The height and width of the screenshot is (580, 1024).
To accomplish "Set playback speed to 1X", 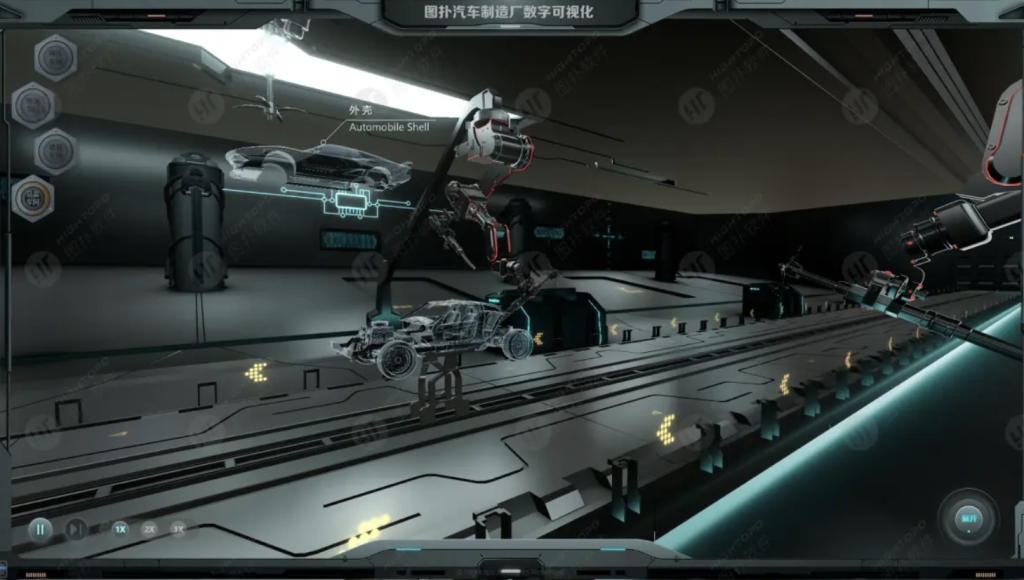I will point(120,529).
